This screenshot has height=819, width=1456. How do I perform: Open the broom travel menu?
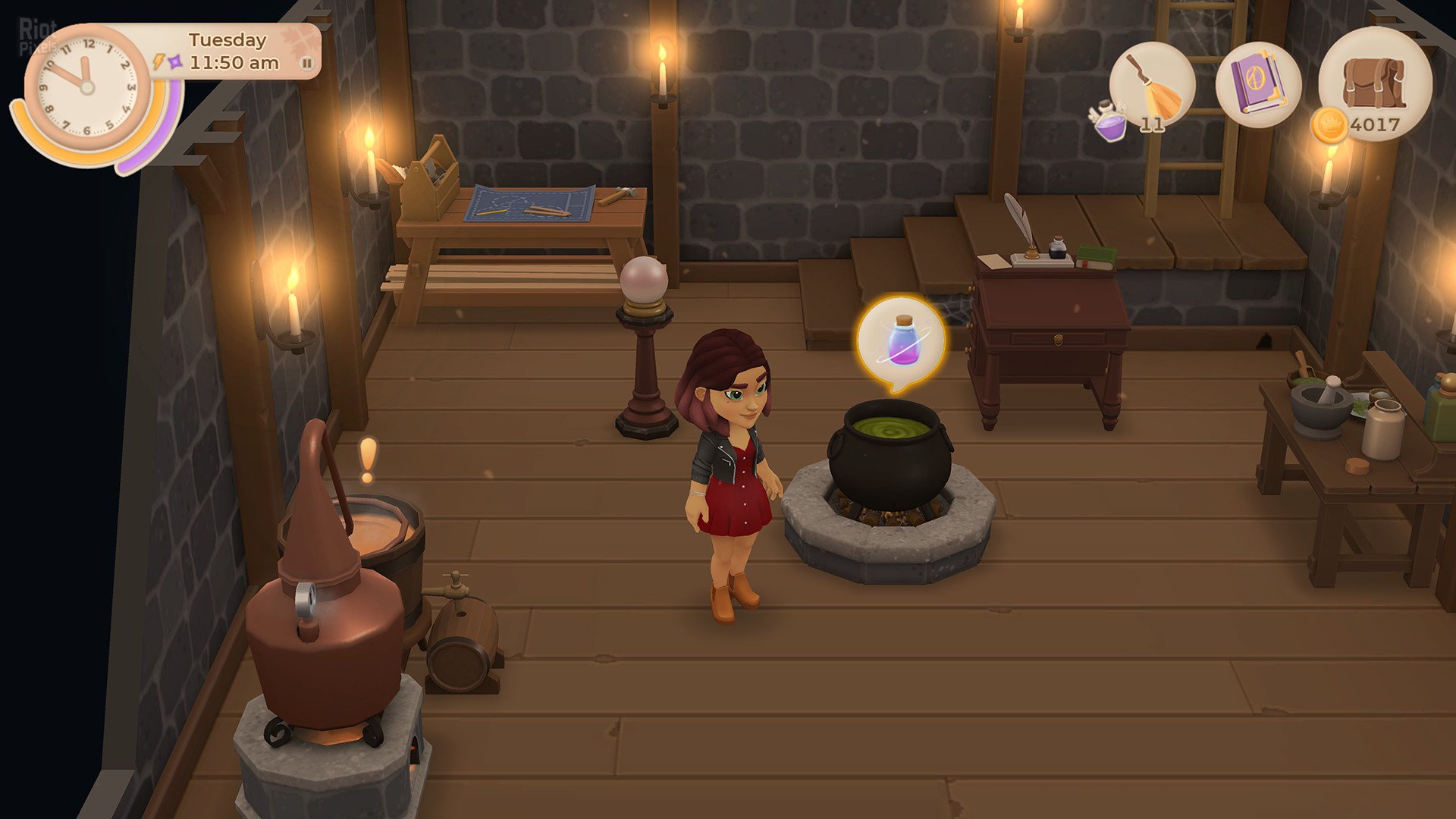[x=1152, y=84]
